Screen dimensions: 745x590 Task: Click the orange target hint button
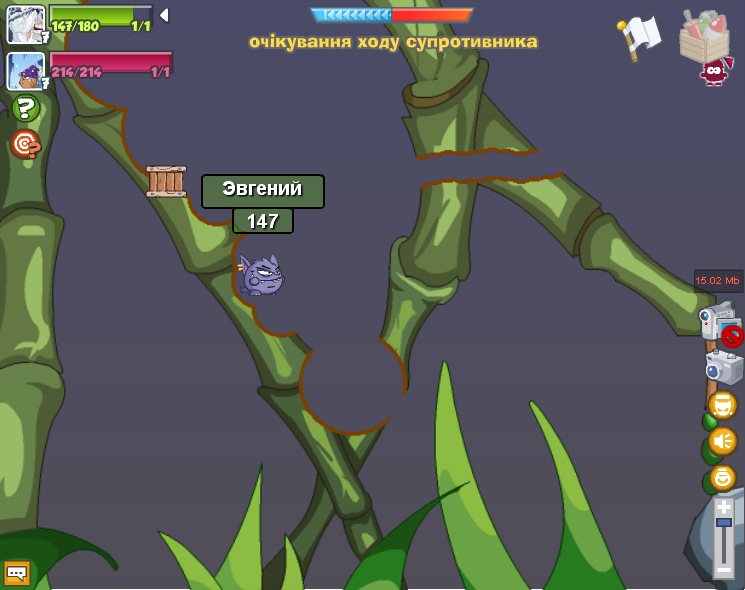click(x=26, y=144)
